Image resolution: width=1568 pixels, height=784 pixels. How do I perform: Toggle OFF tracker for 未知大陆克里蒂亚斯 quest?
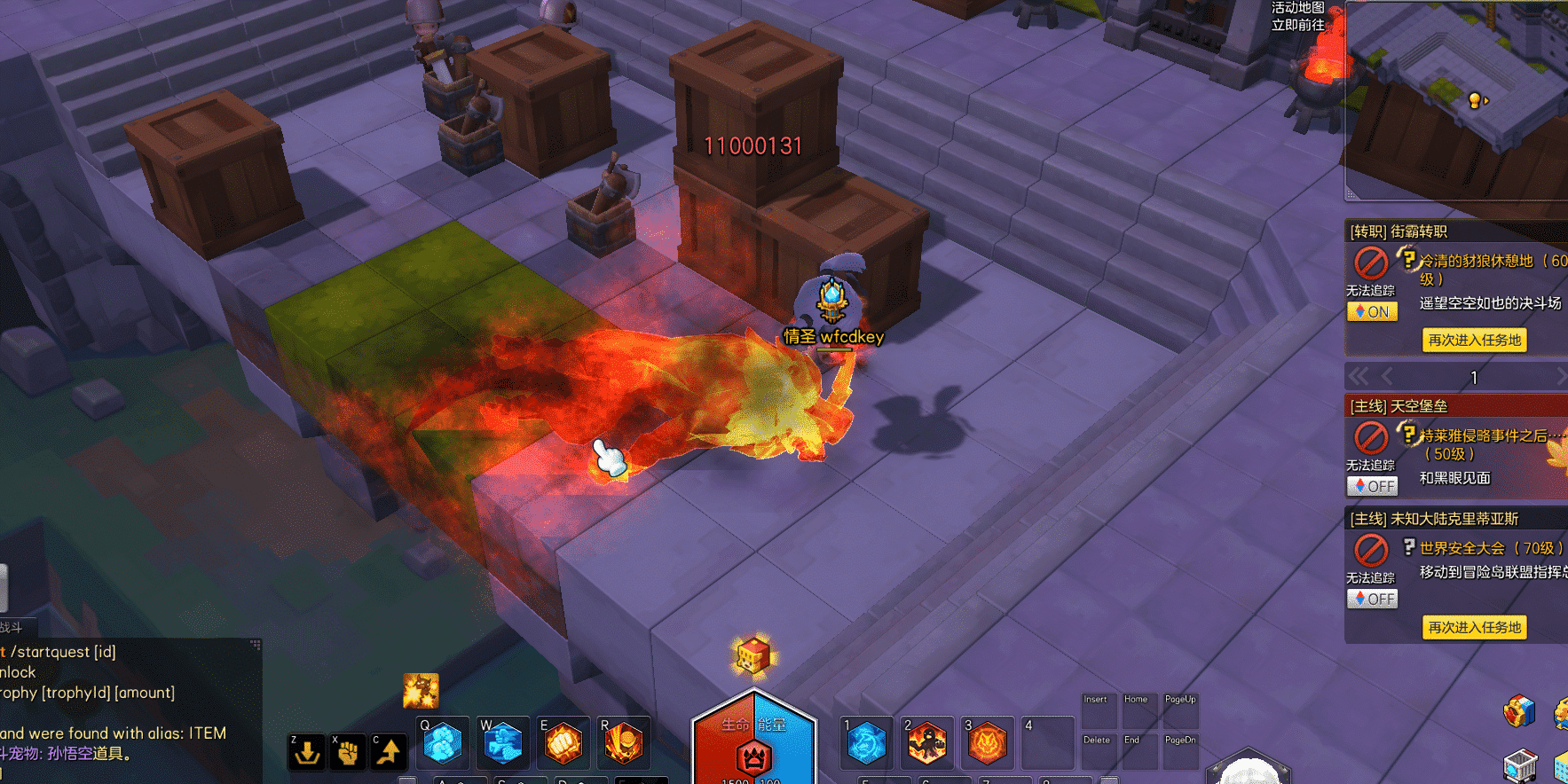click(1372, 599)
